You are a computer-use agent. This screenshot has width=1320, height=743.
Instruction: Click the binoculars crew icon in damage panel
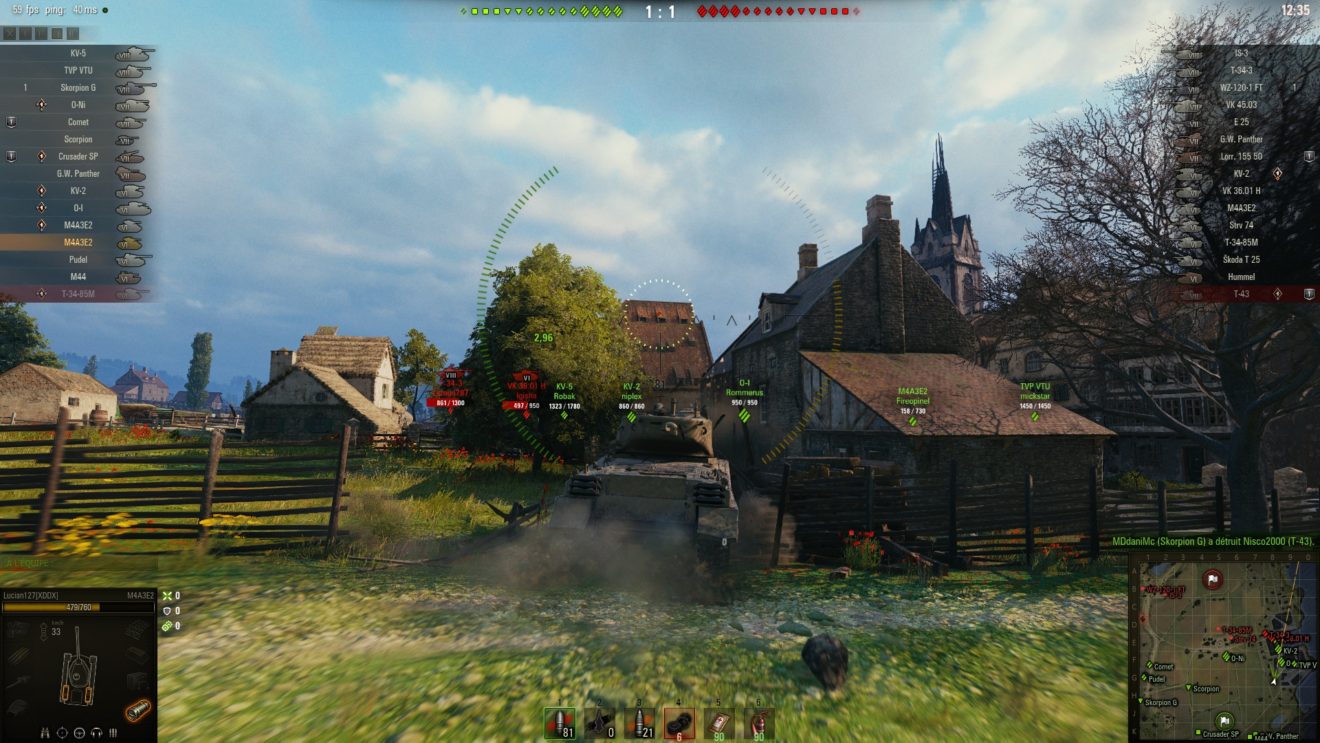pyautogui.click(x=46, y=731)
